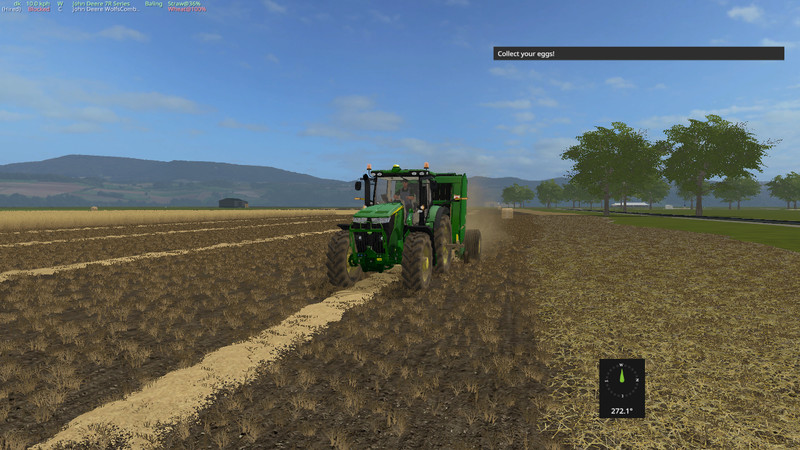This screenshot has height=450, width=800.
Task: Select the John Deere 7R Series vehicle entry
Action: 100,3
